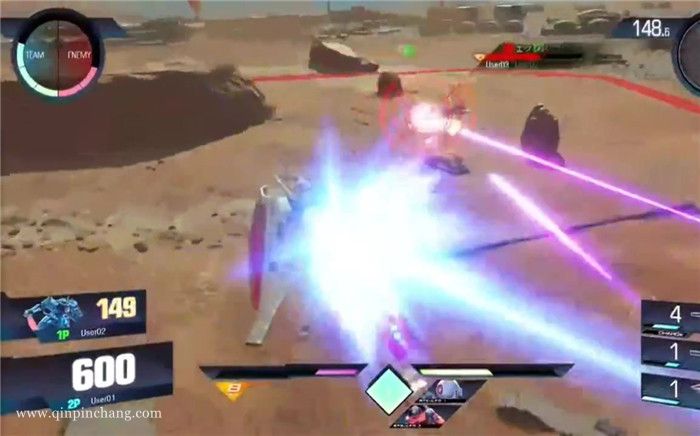Open the www.qinpinchang.com watermark link
Screen dimensions: 700x436
(89, 413)
